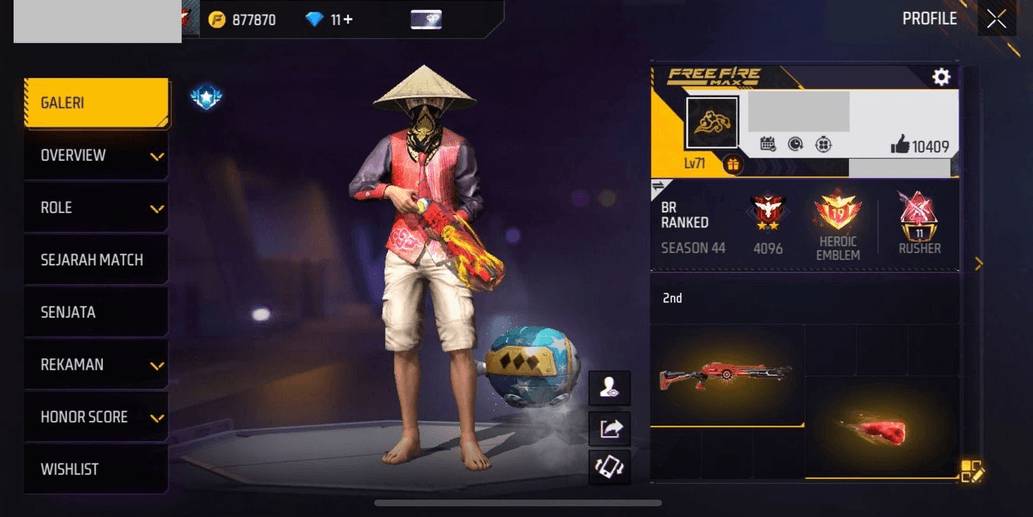Open the Galeri tab
1033x517 pixels.
pos(96,103)
